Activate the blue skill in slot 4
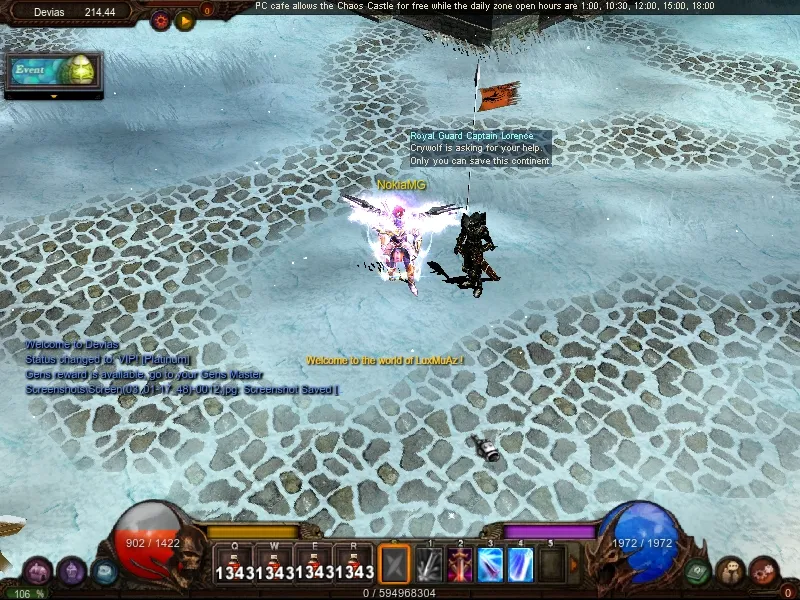This screenshot has height=600, width=800. point(520,564)
